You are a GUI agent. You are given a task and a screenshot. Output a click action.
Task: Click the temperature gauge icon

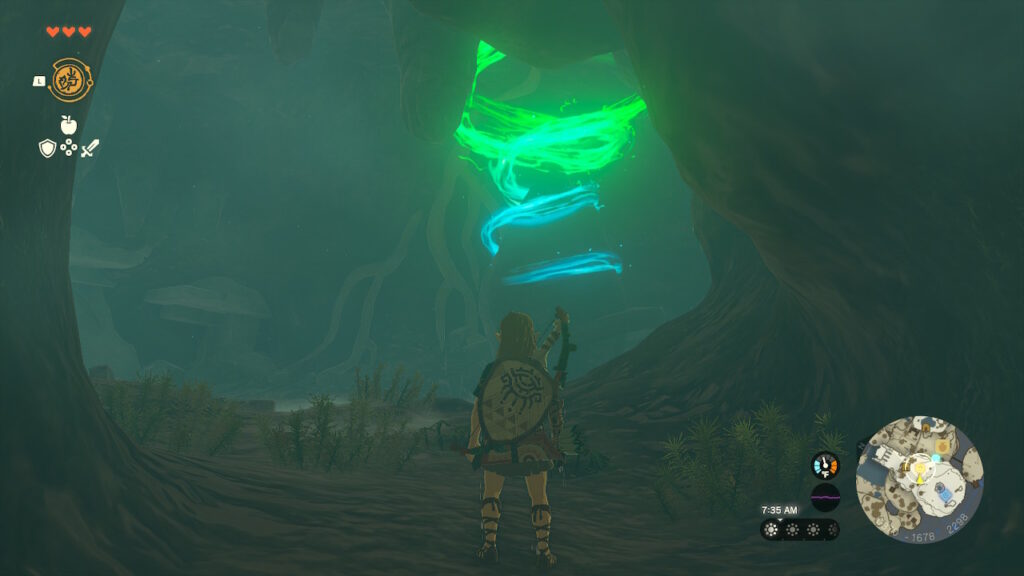click(825, 465)
